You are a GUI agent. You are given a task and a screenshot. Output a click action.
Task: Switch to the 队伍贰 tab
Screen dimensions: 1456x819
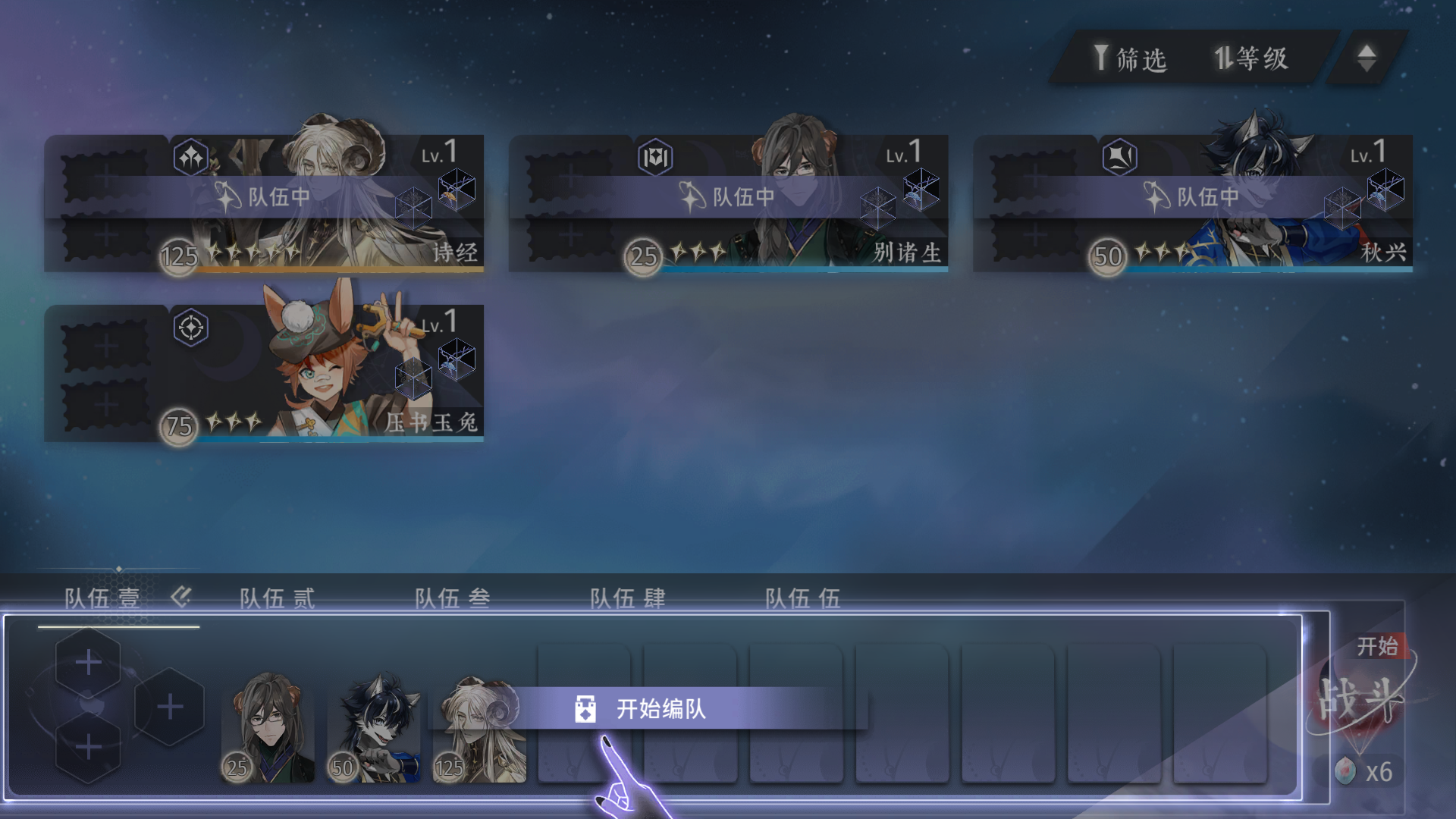coord(277,598)
